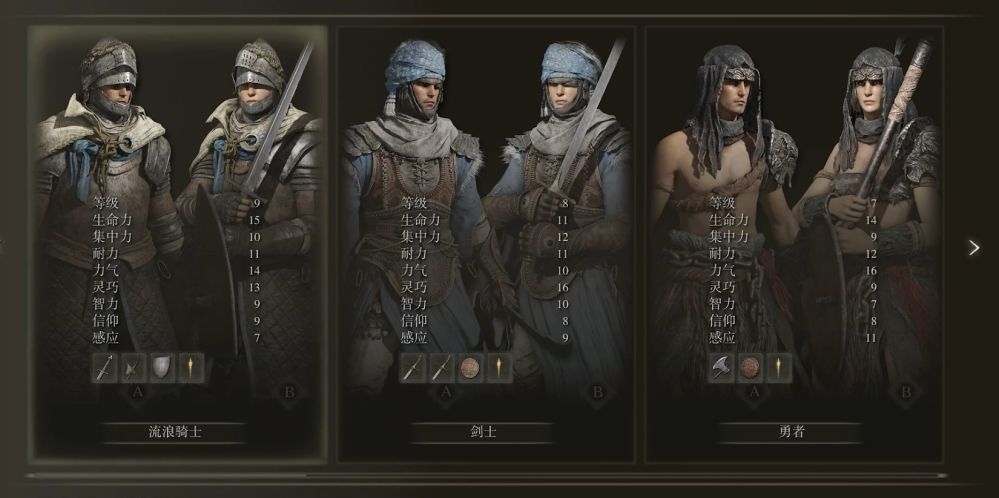The width and height of the screenshot is (999, 498).
Task: Click the battle axe icon on the 勇者 card
Action: 720,367
